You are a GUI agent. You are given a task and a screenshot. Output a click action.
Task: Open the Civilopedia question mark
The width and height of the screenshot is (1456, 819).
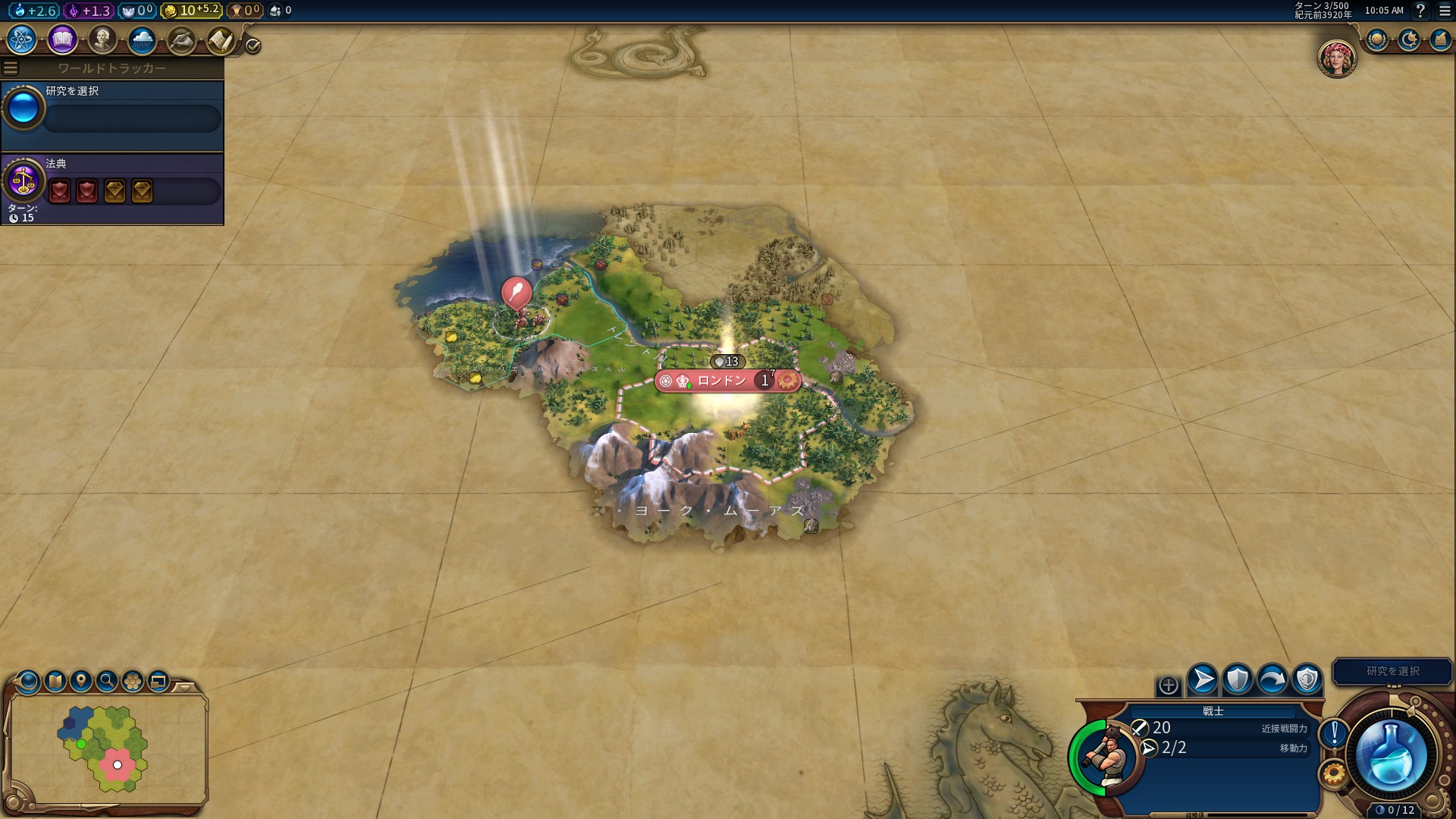(x=1421, y=11)
